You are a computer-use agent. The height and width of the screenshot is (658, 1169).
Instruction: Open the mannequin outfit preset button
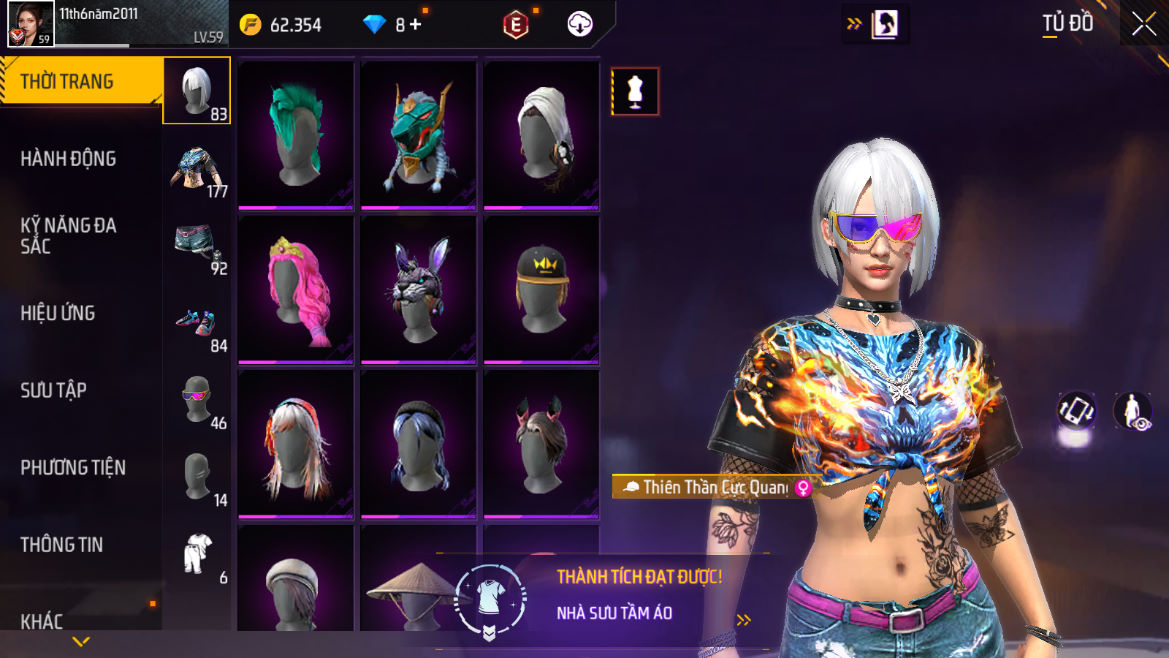pos(635,92)
